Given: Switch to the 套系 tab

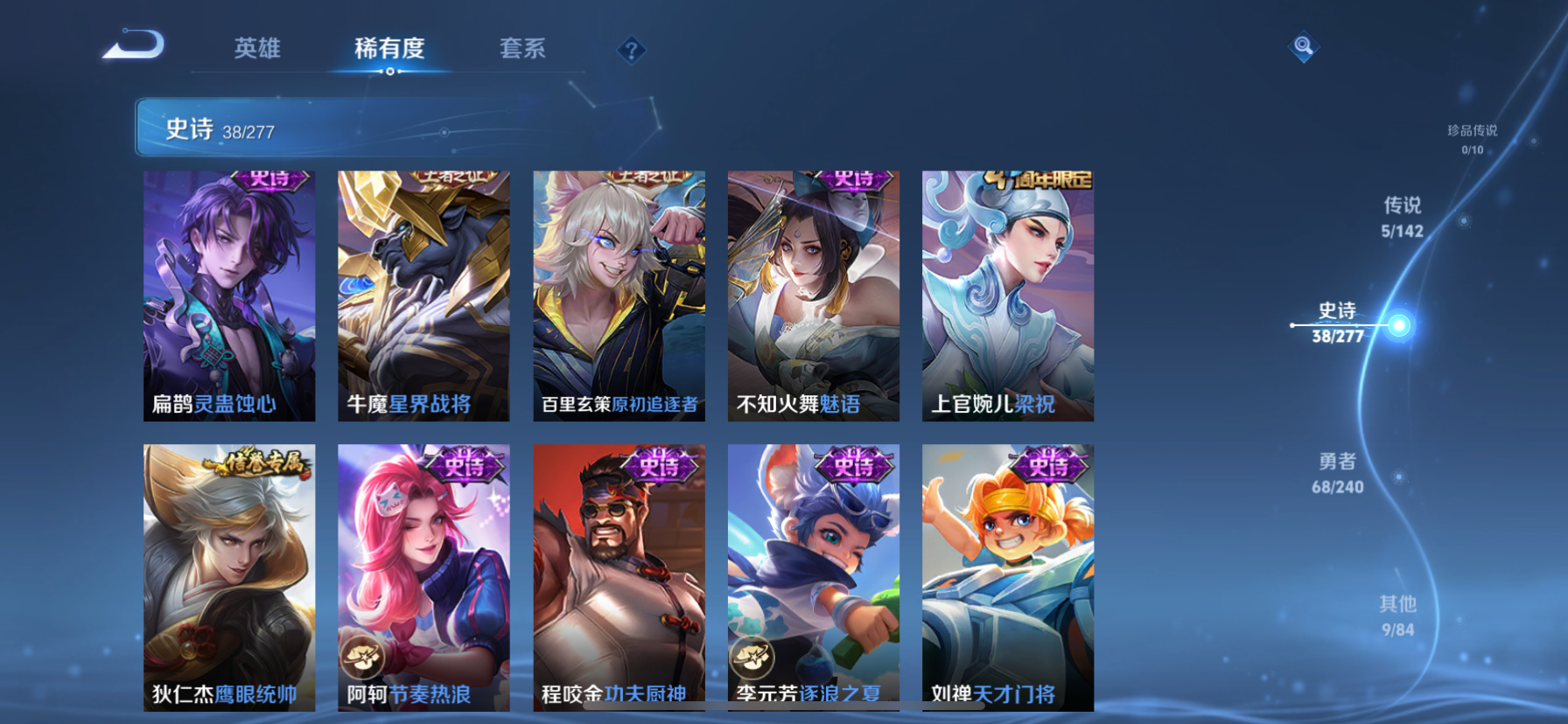Looking at the screenshot, I should click(523, 50).
